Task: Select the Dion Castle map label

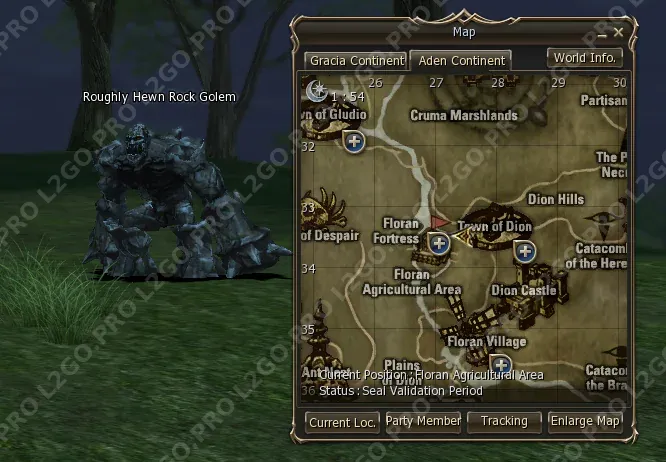Action: point(523,290)
